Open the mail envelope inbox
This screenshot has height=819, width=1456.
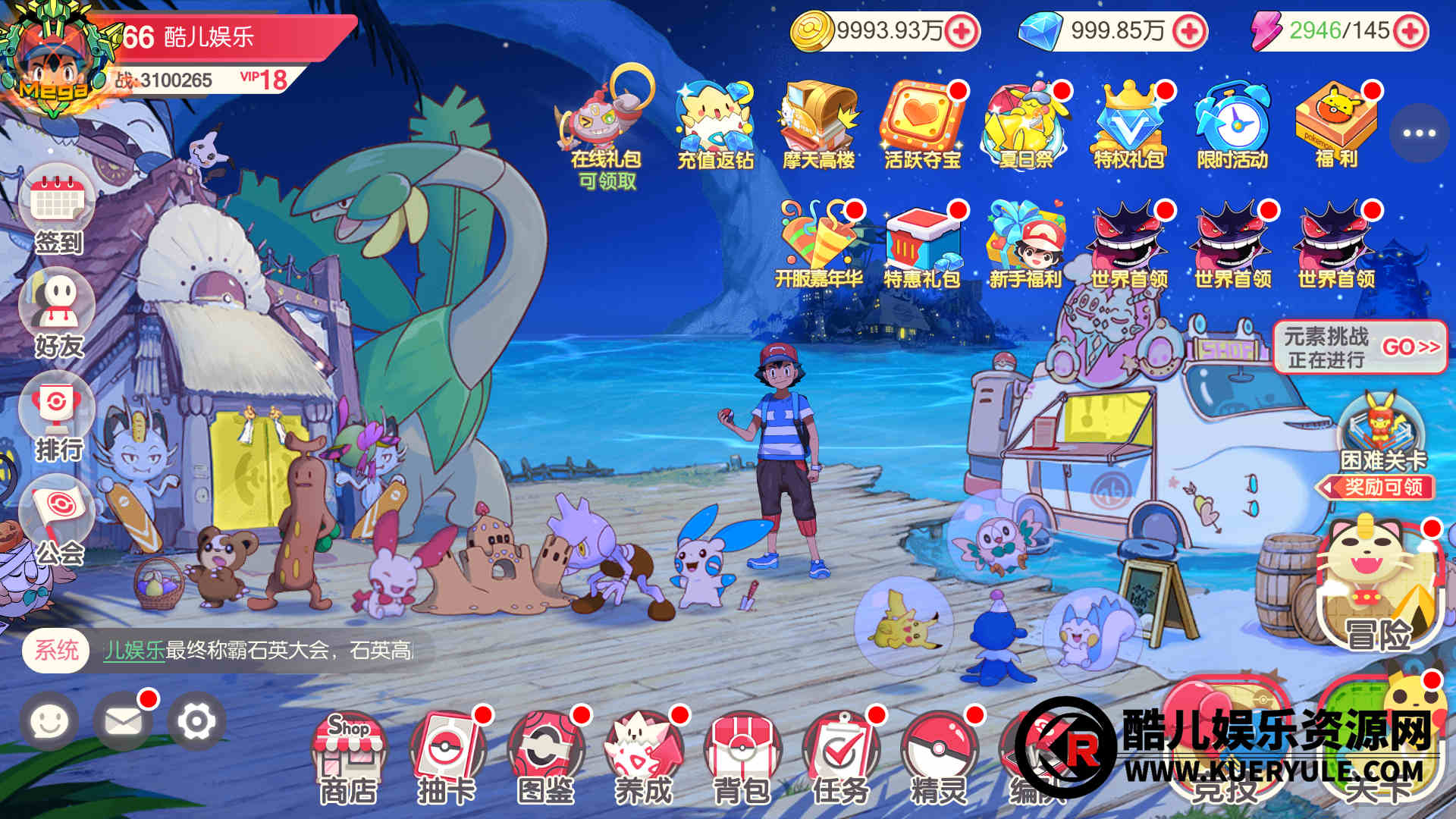123,721
